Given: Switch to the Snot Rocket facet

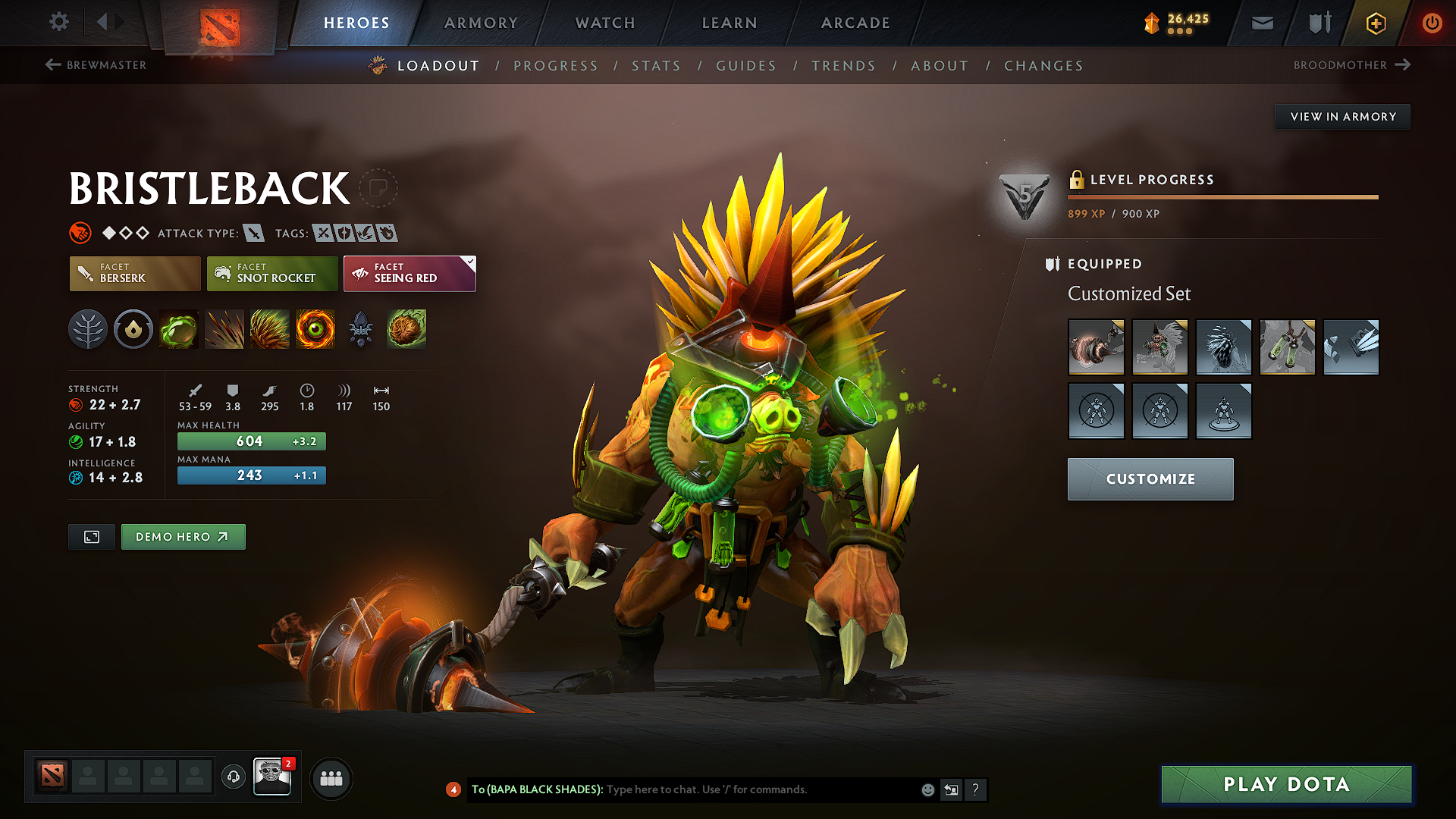Looking at the screenshot, I should click(x=271, y=274).
